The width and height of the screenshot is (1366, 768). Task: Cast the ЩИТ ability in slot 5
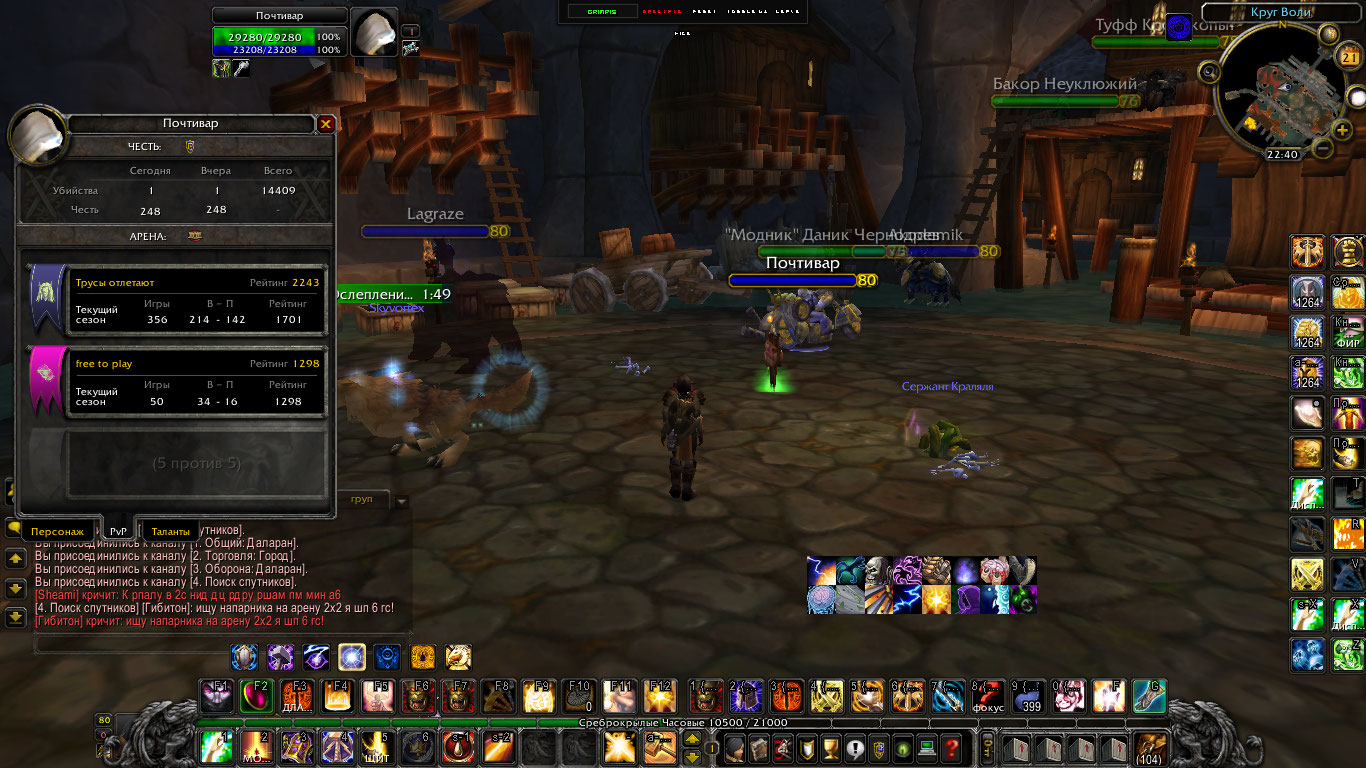click(x=377, y=747)
